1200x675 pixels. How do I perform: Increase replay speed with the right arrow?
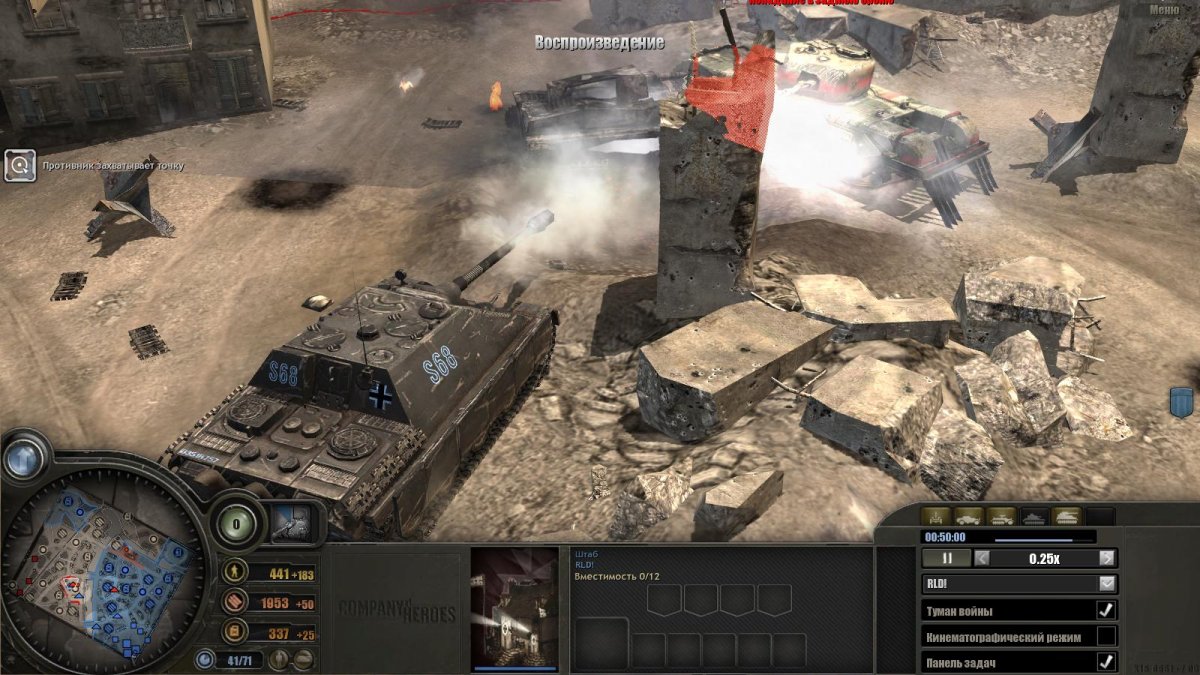1107,559
